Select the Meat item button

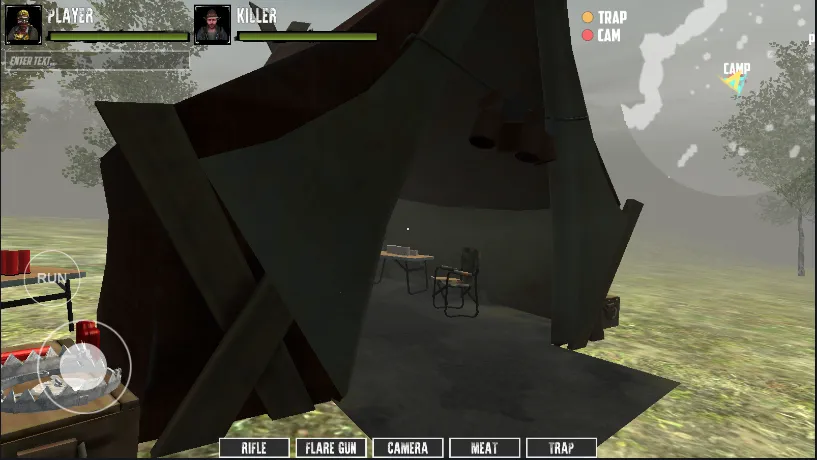point(484,448)
